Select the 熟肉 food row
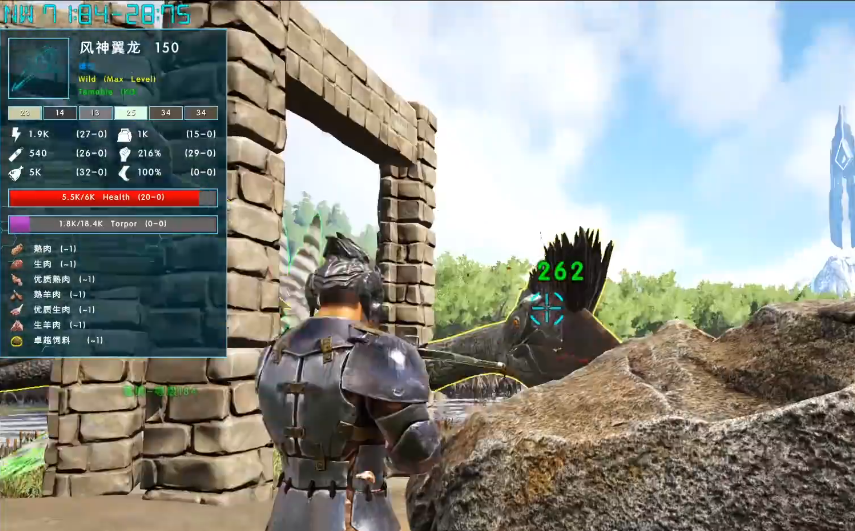 [x=43, y=249]
